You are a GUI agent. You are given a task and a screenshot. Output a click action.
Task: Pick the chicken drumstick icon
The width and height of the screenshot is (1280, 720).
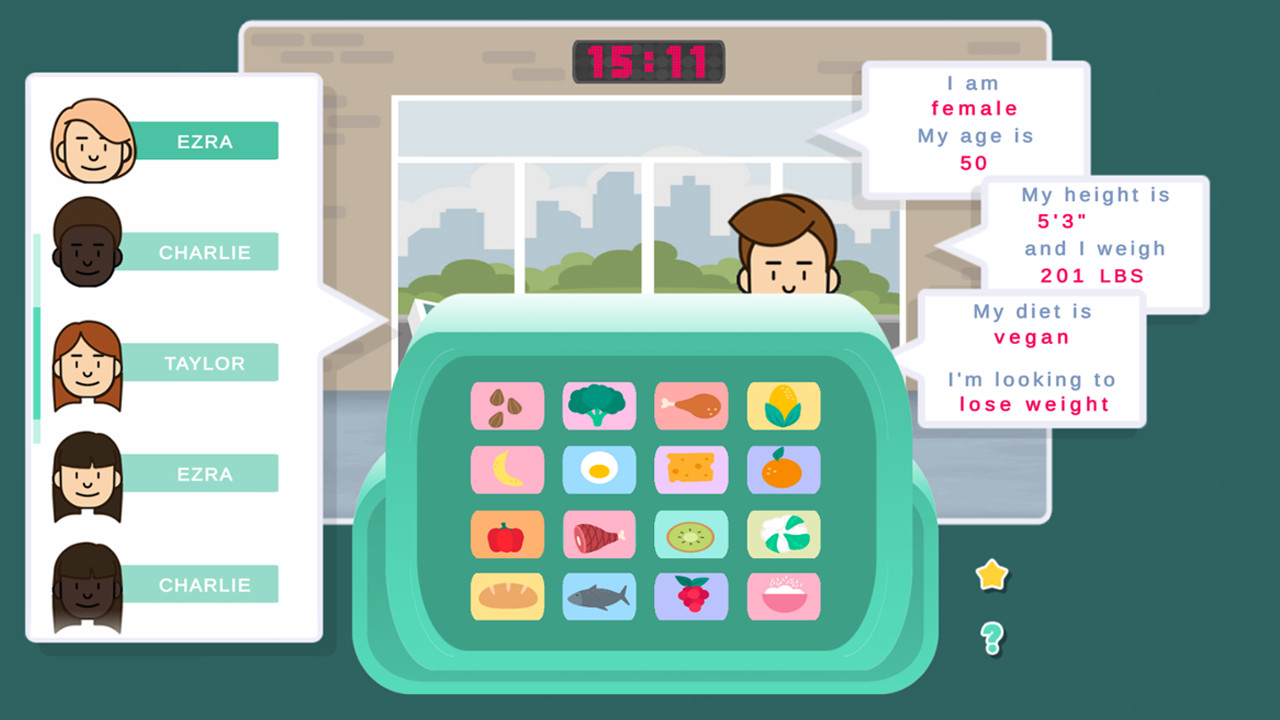pos(691,406)
